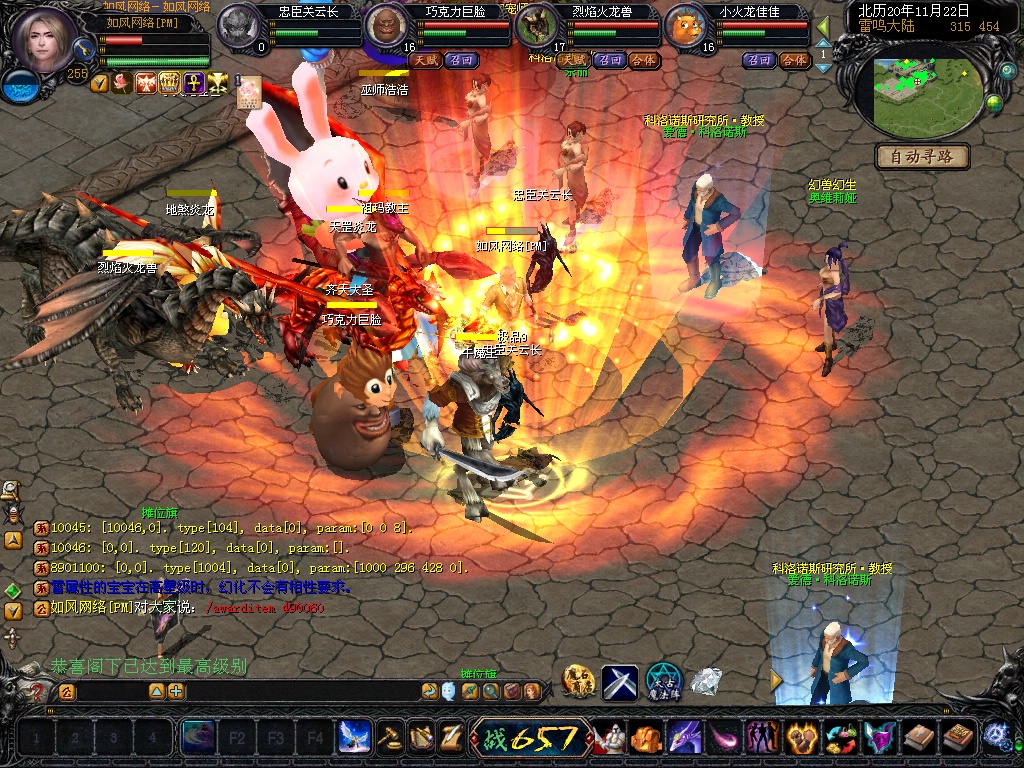
Task: Open 天赋 talent for 巧克力巨脸
Action: (x=426, y=60)
